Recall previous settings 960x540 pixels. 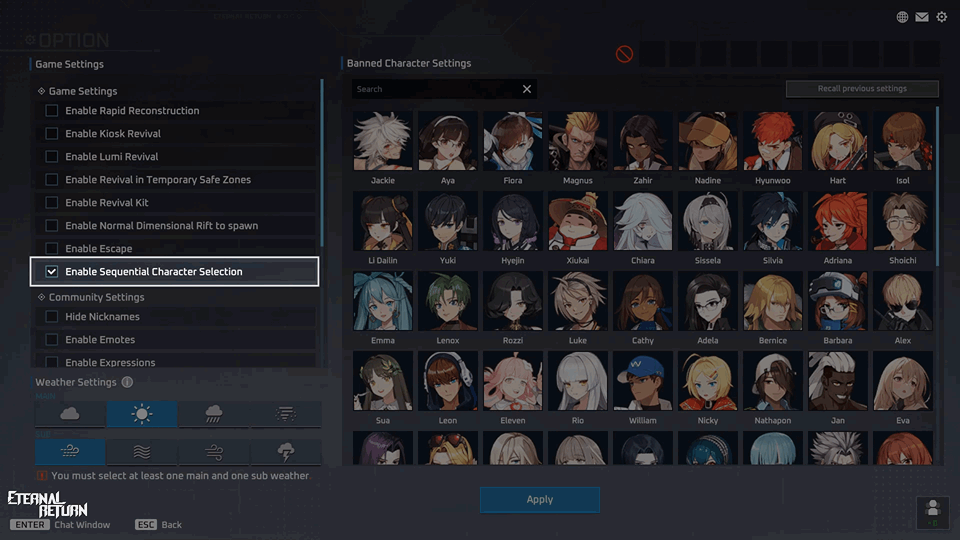862,89
